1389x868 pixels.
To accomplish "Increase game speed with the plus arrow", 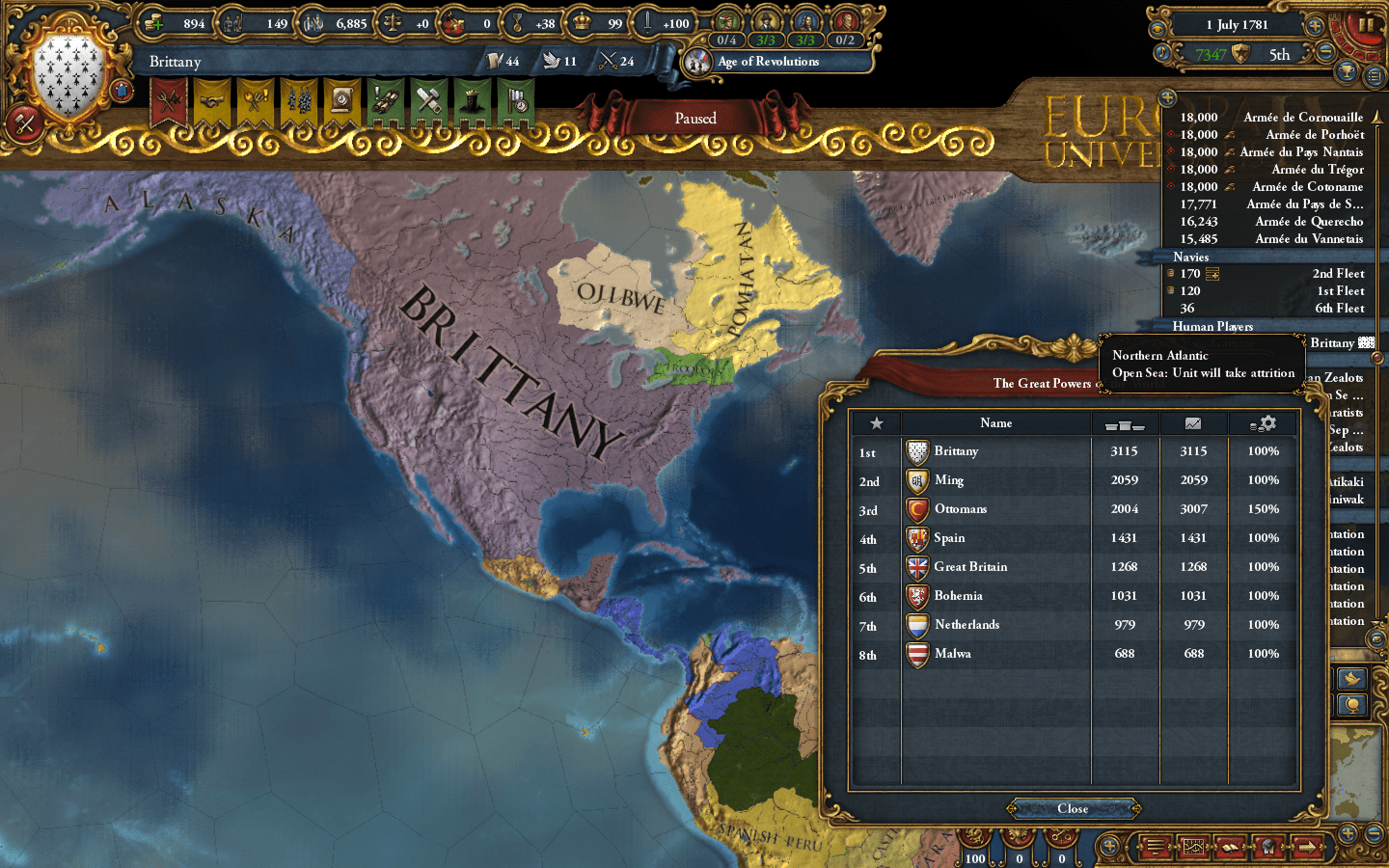I will click(1315, 26).
